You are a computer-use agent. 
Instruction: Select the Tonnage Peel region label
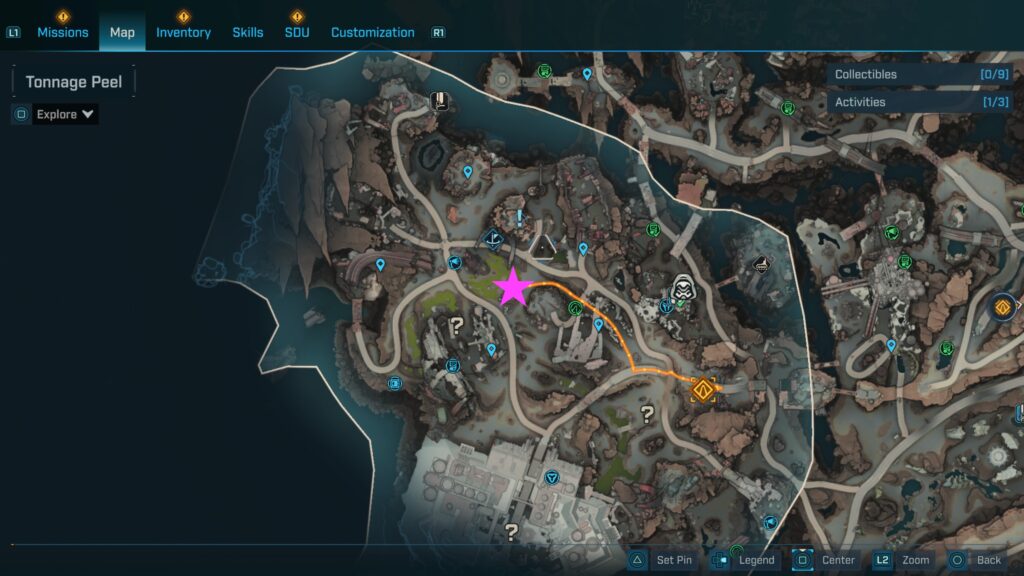[74, 82]
